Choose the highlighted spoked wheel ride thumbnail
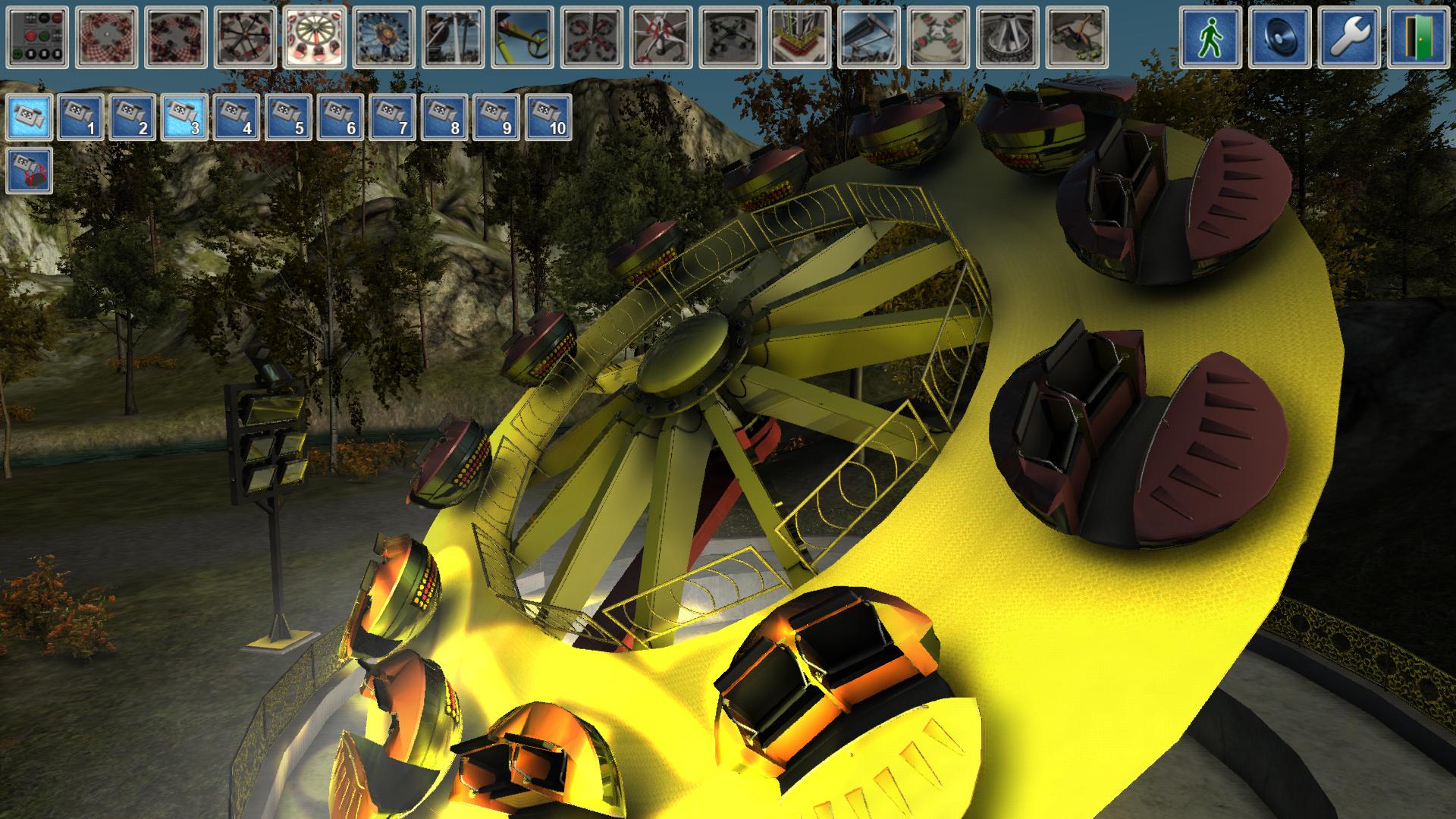This screenshot has width=1456, height=819. 315,37
